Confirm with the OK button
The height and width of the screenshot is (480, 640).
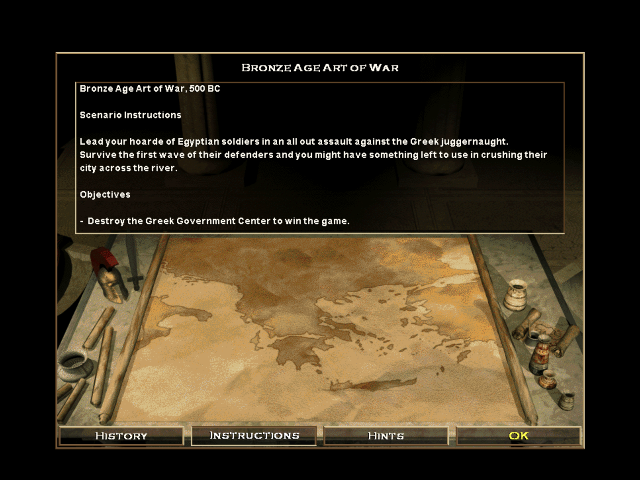pos(518,436)
